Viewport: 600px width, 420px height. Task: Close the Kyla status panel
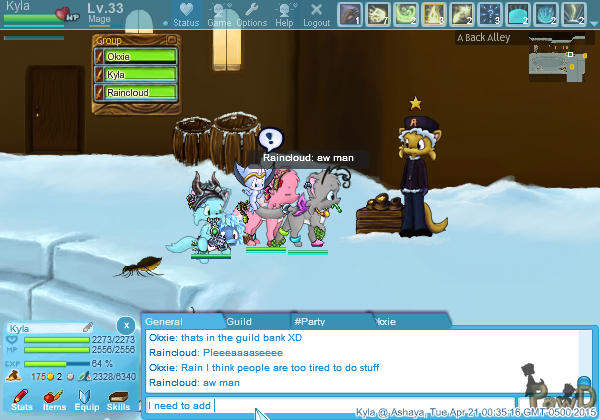125,325
